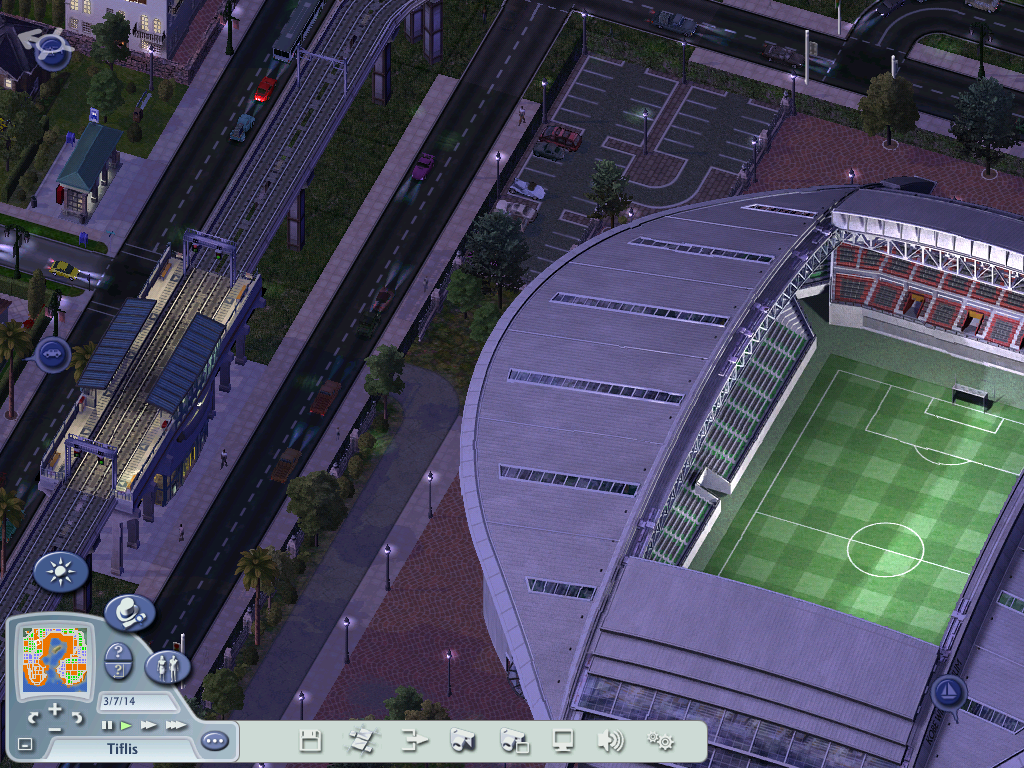The width and height of the screenshot is (1024, 768).
Task: Set simulation to normal play speed
Action: (127, 725)
